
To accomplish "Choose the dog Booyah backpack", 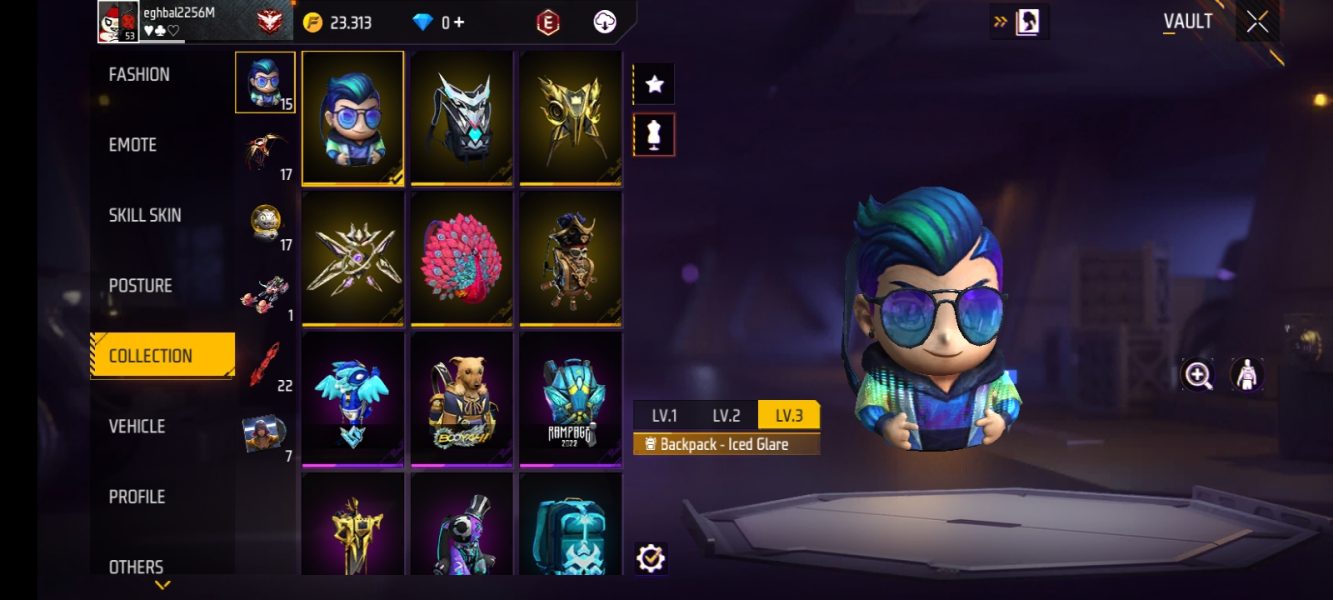I will 462,399.
